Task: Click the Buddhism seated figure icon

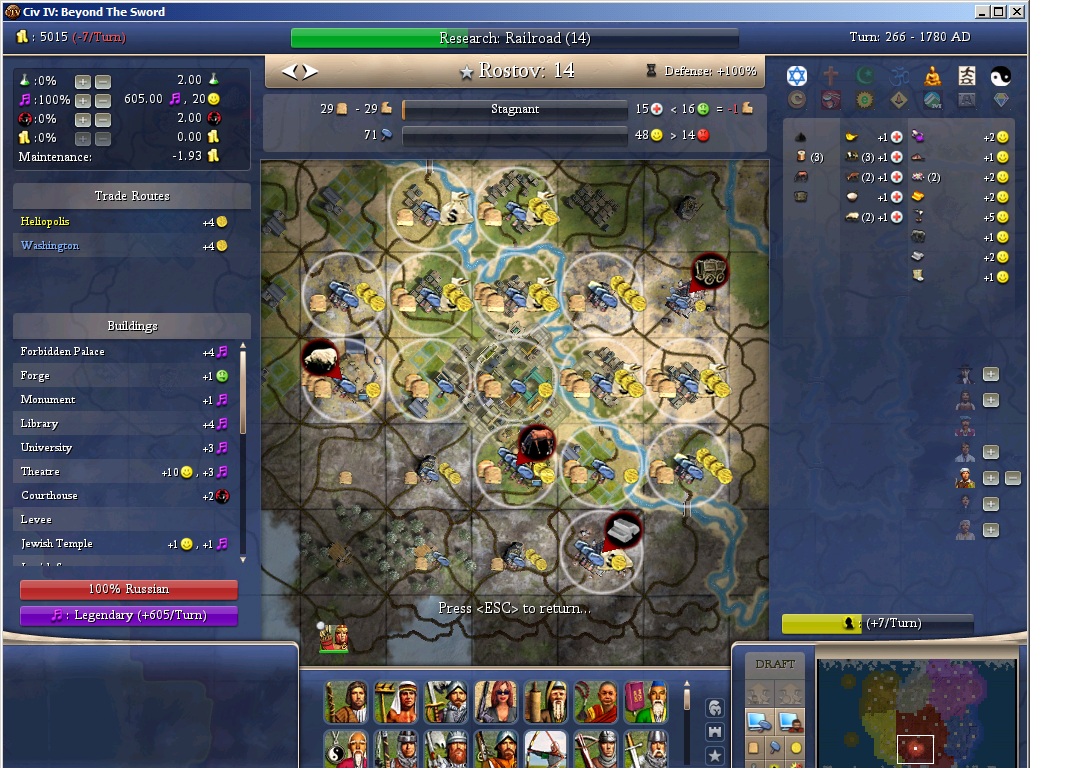Action: (932, 76)
